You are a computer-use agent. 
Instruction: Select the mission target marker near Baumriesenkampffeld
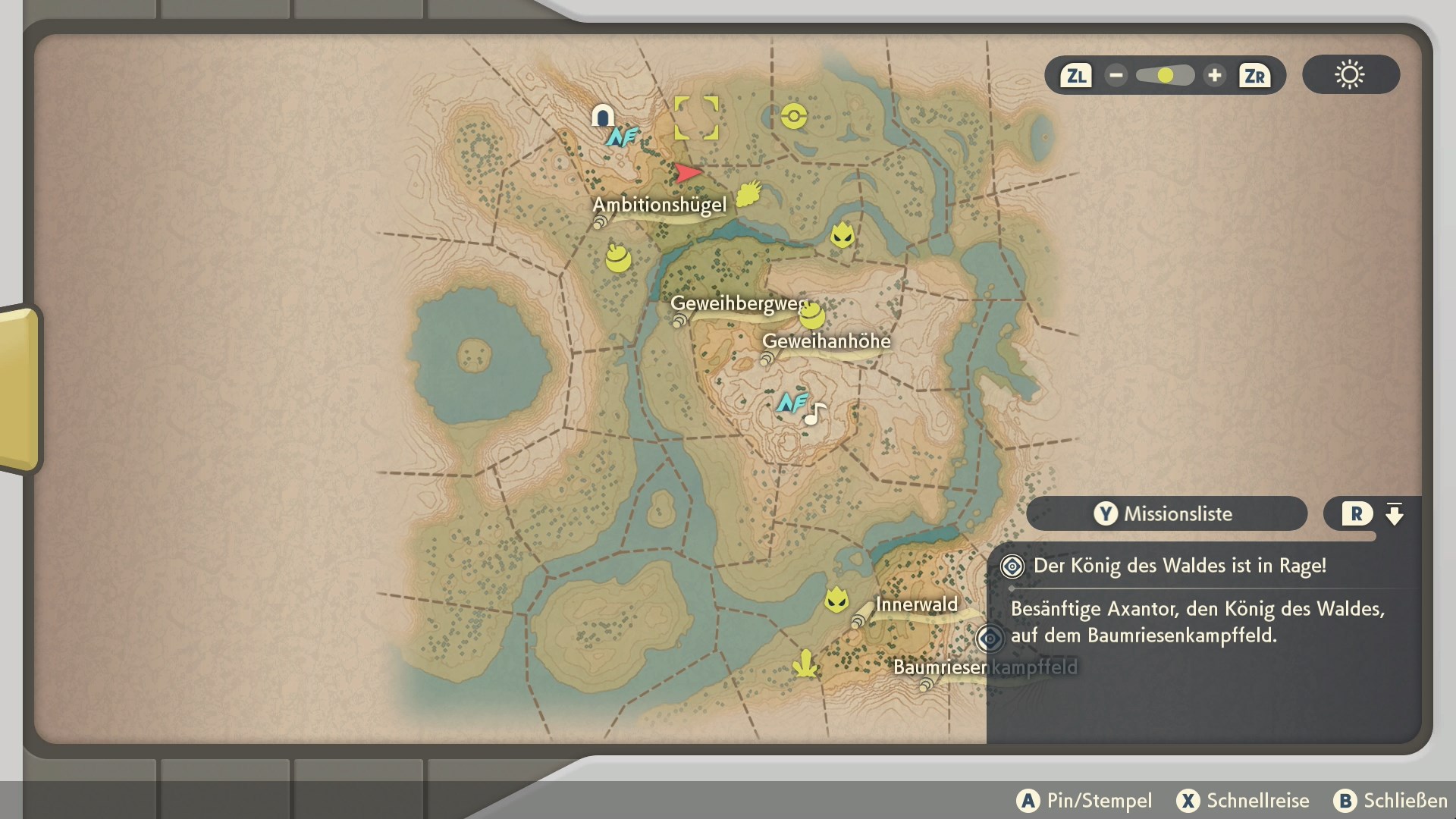click(x=990, y=639)
